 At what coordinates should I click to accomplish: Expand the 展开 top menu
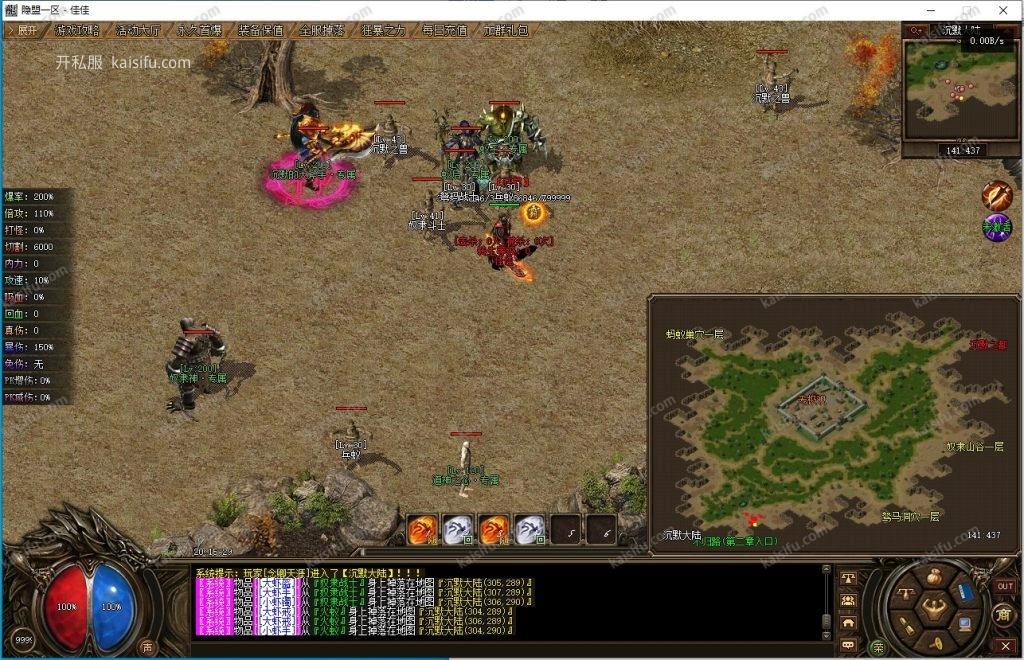[x=25, y=30]
